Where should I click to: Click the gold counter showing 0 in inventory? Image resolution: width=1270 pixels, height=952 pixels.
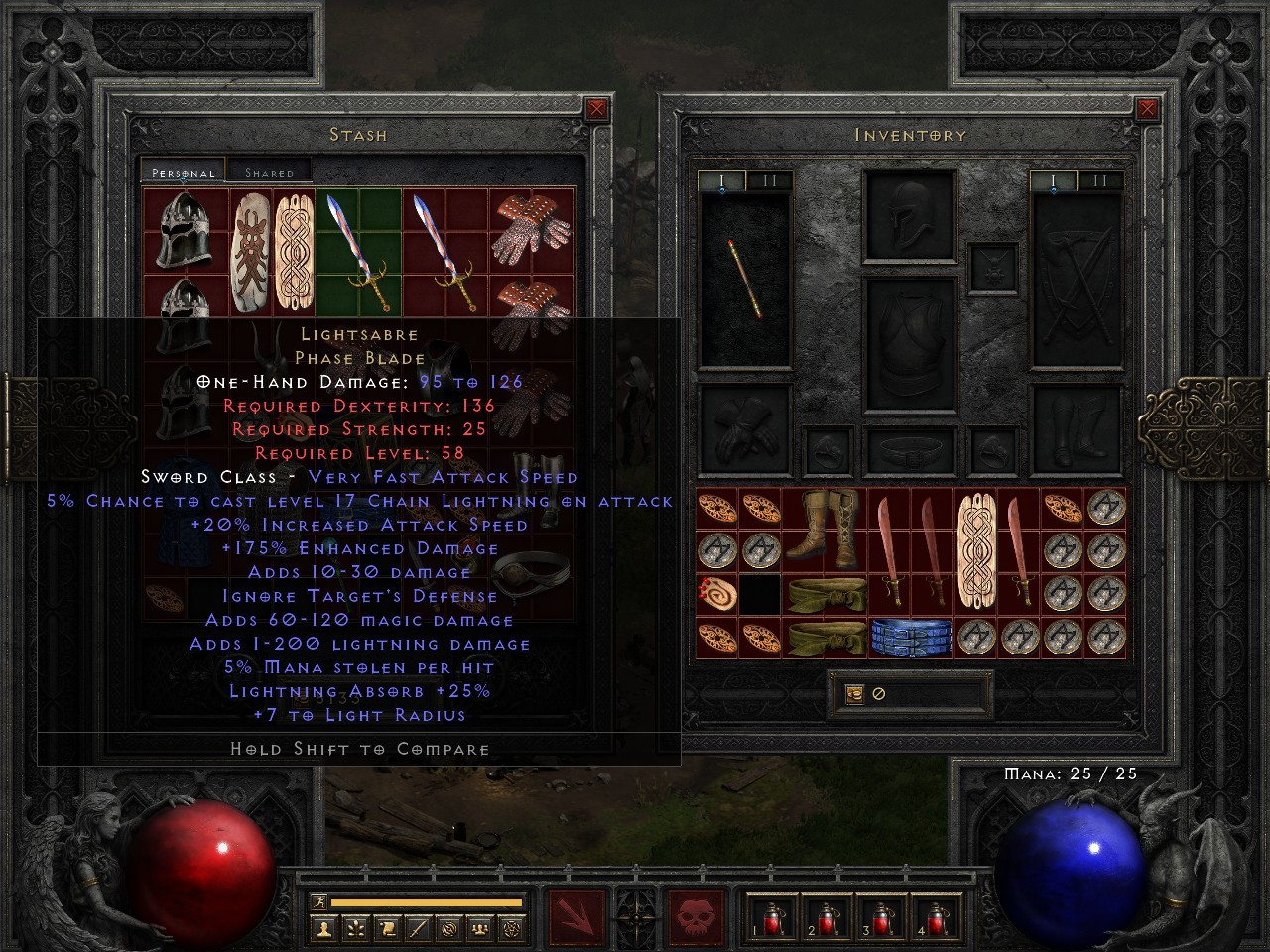coord(878,695)
